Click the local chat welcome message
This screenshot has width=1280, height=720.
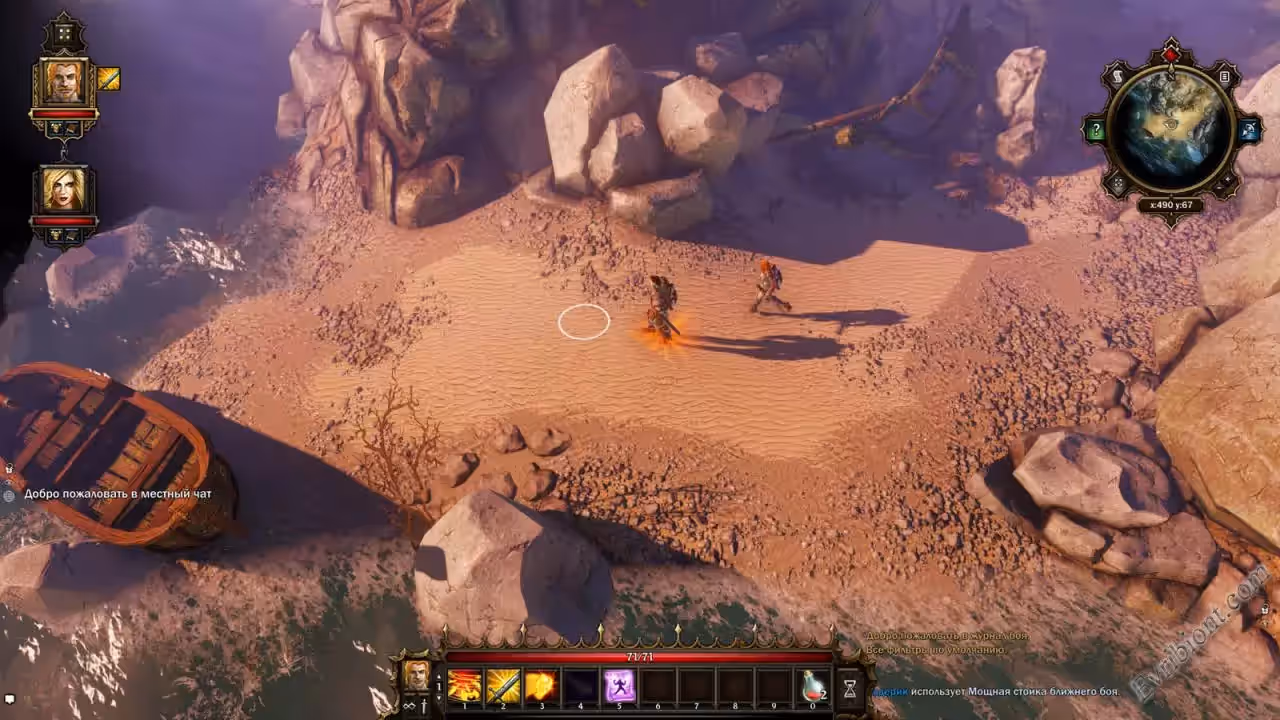(118, 493)
